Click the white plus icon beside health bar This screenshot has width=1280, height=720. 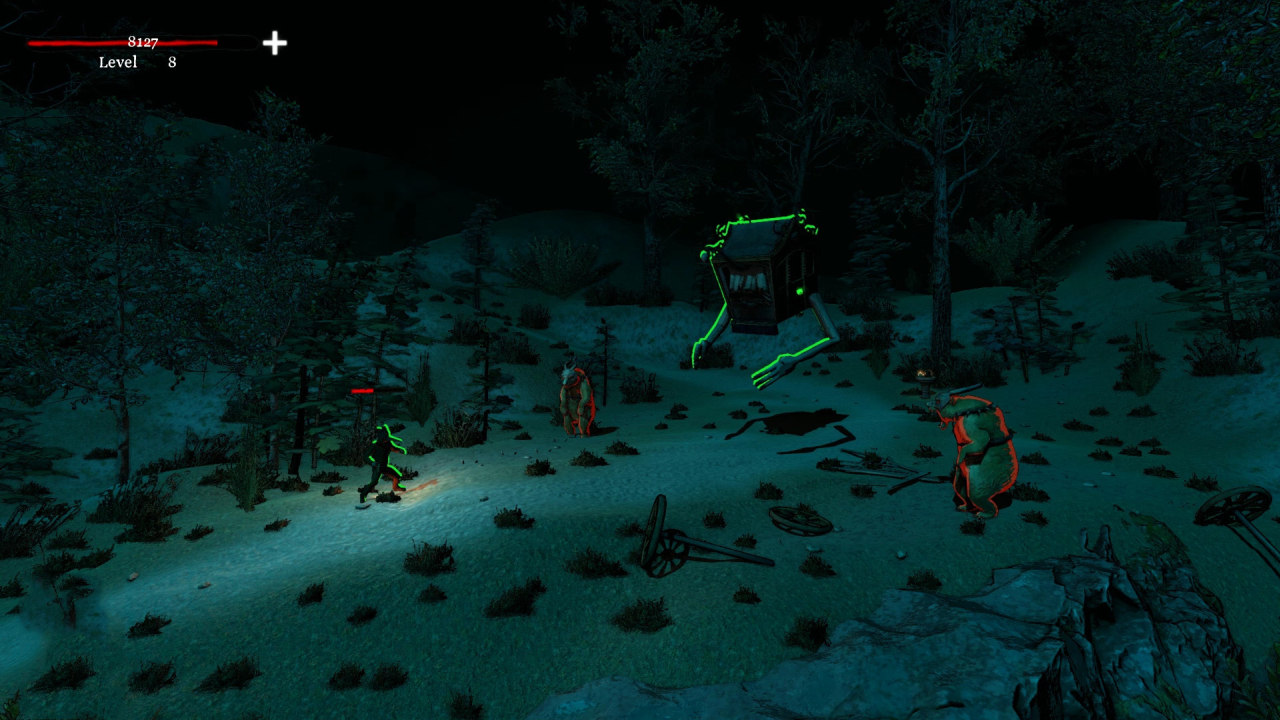coord(274,43)
